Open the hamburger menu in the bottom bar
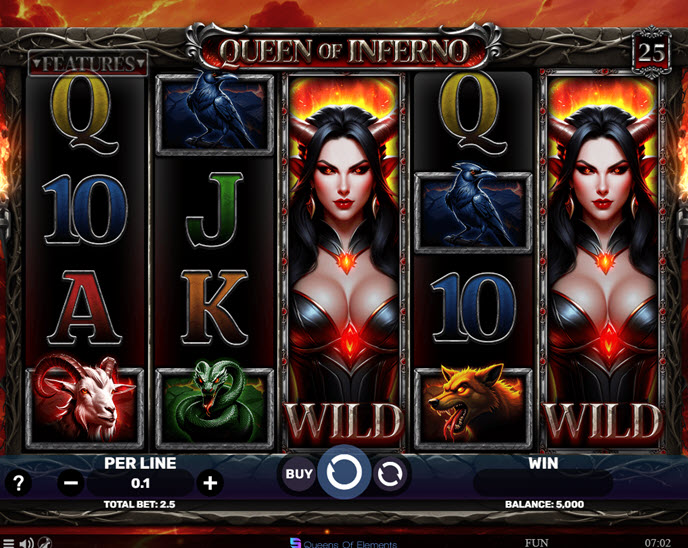 point(9,542)
